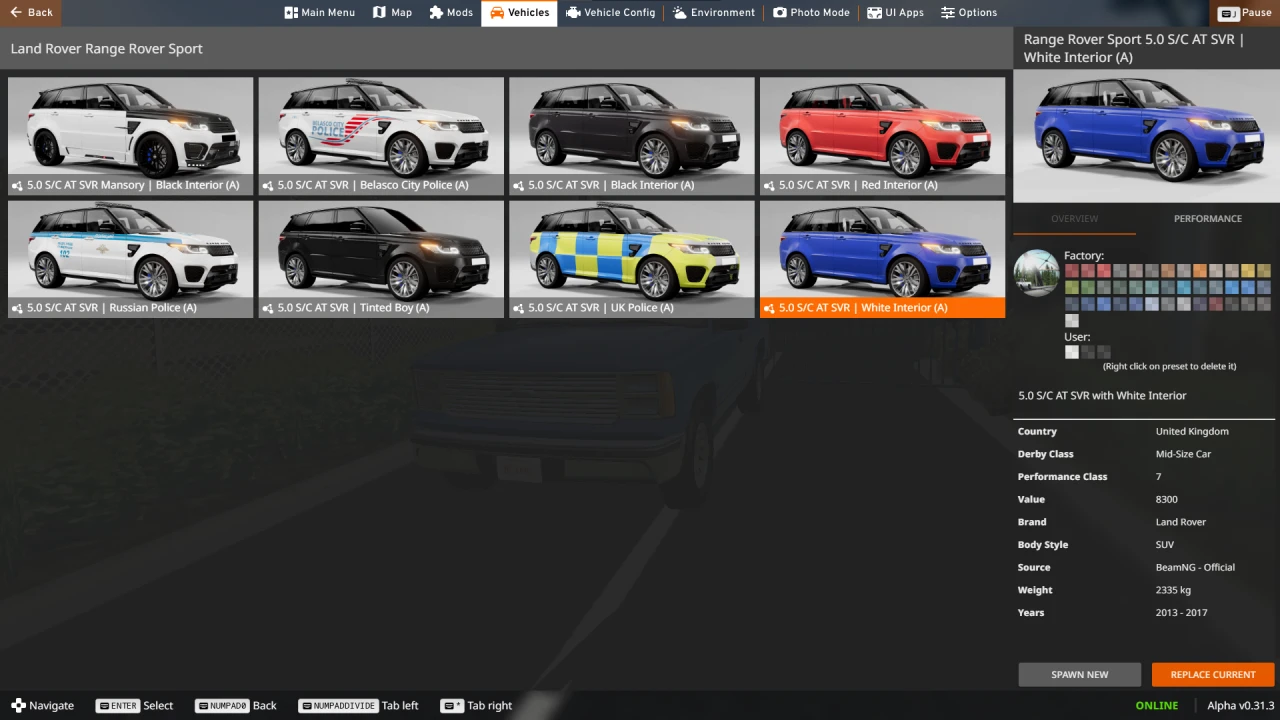
Task: Select the Russian Police configuration
Action: [x=130, y=258]
